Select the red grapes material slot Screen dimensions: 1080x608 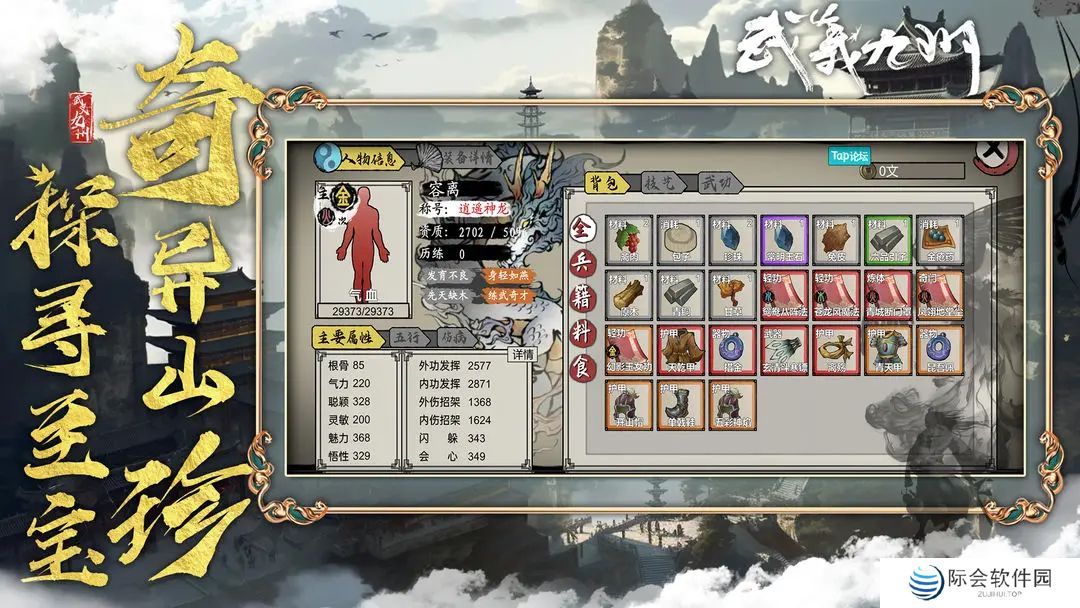pos(629,240)
